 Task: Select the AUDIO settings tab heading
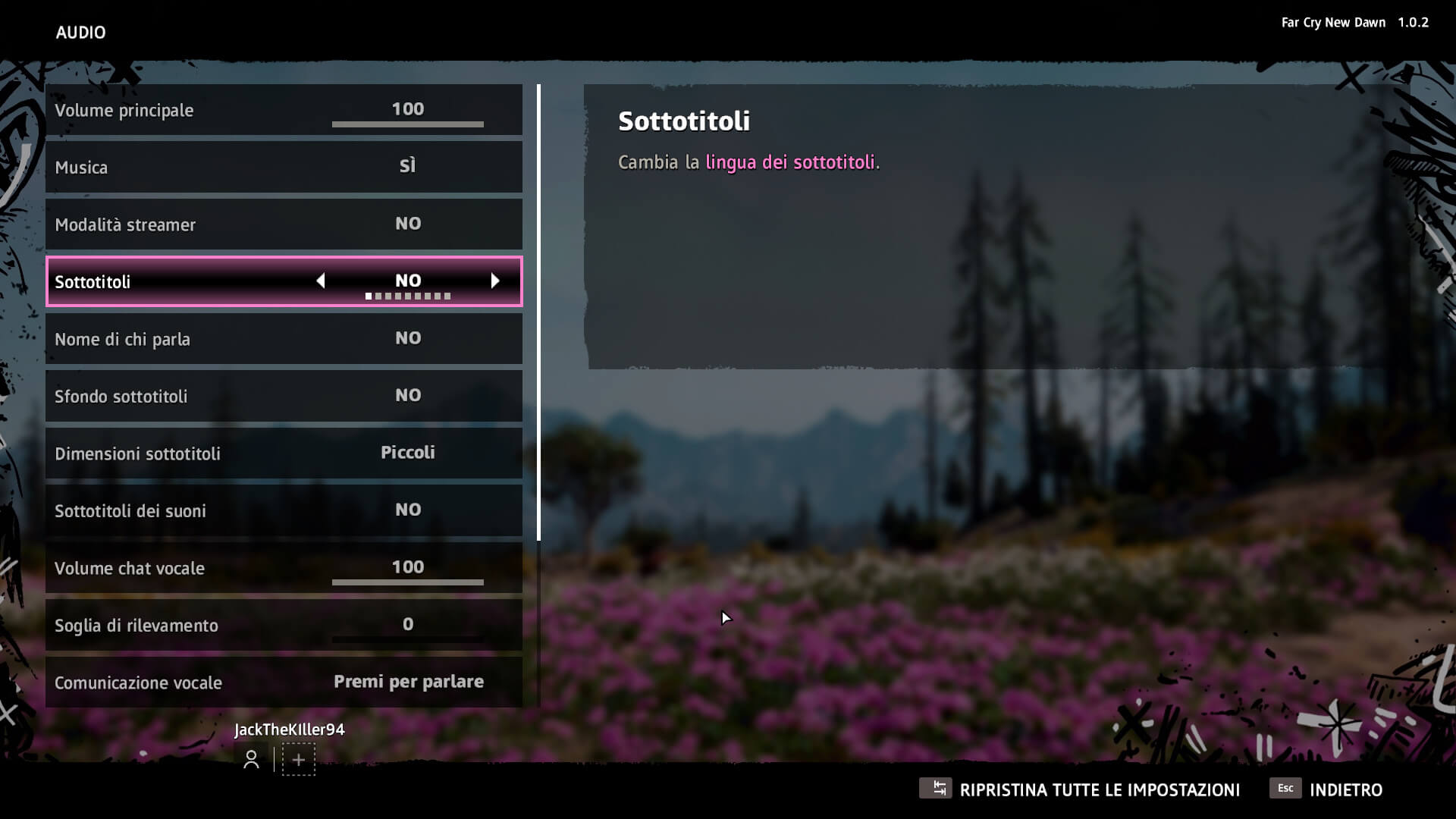[80, 33]
